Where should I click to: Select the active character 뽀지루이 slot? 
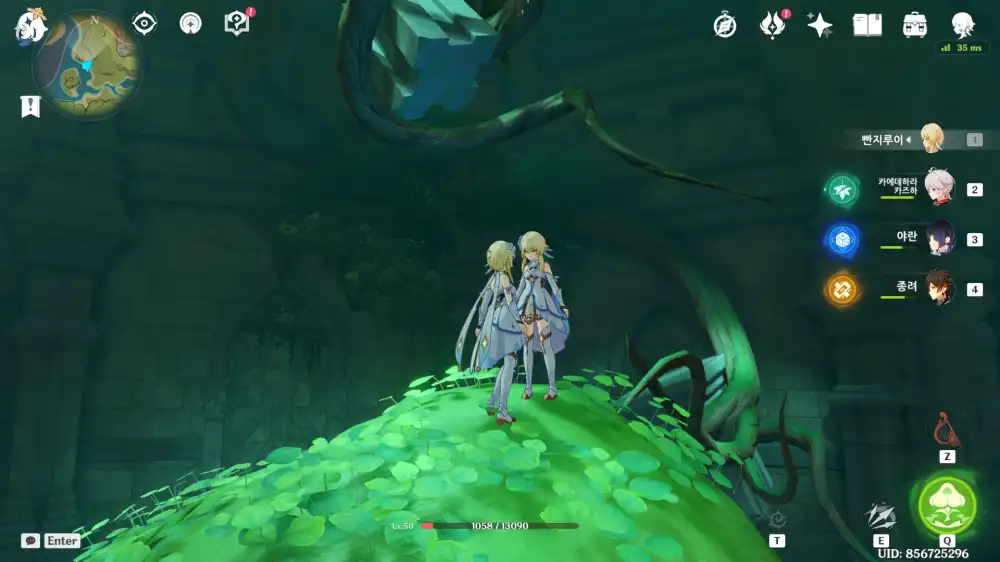[930, 139]
